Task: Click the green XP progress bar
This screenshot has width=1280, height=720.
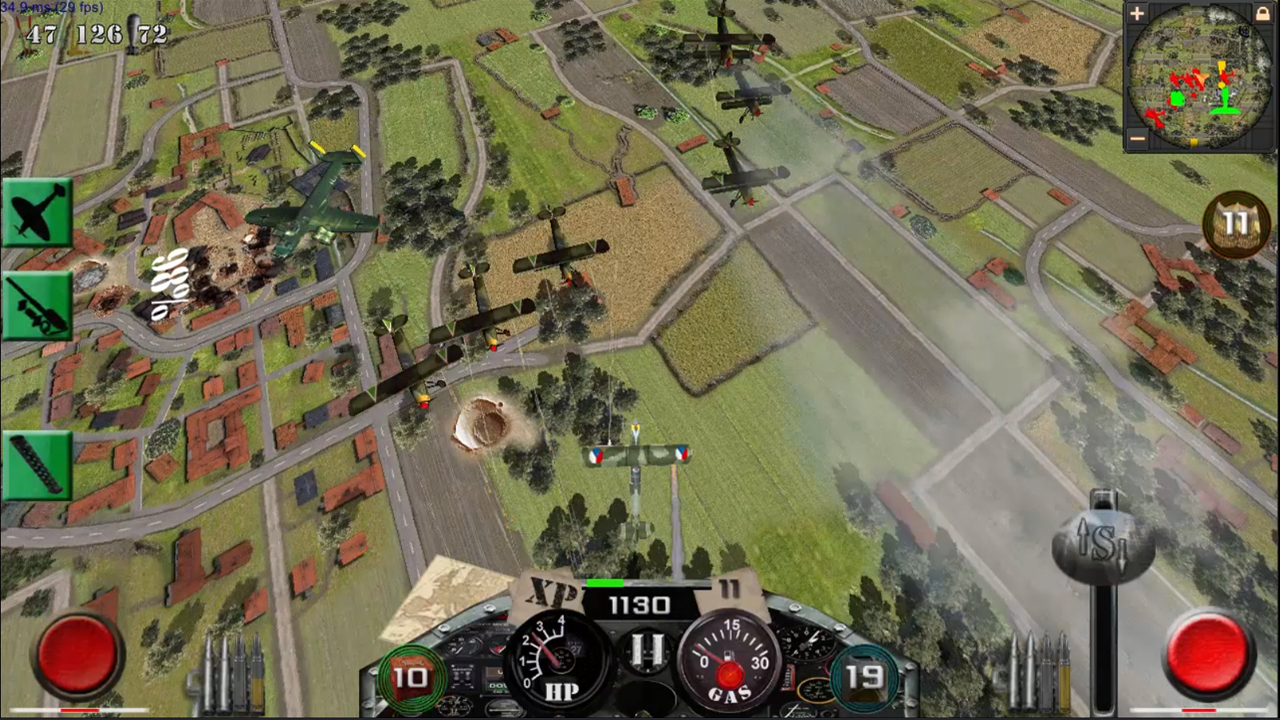Action: (x=605, y=583)
